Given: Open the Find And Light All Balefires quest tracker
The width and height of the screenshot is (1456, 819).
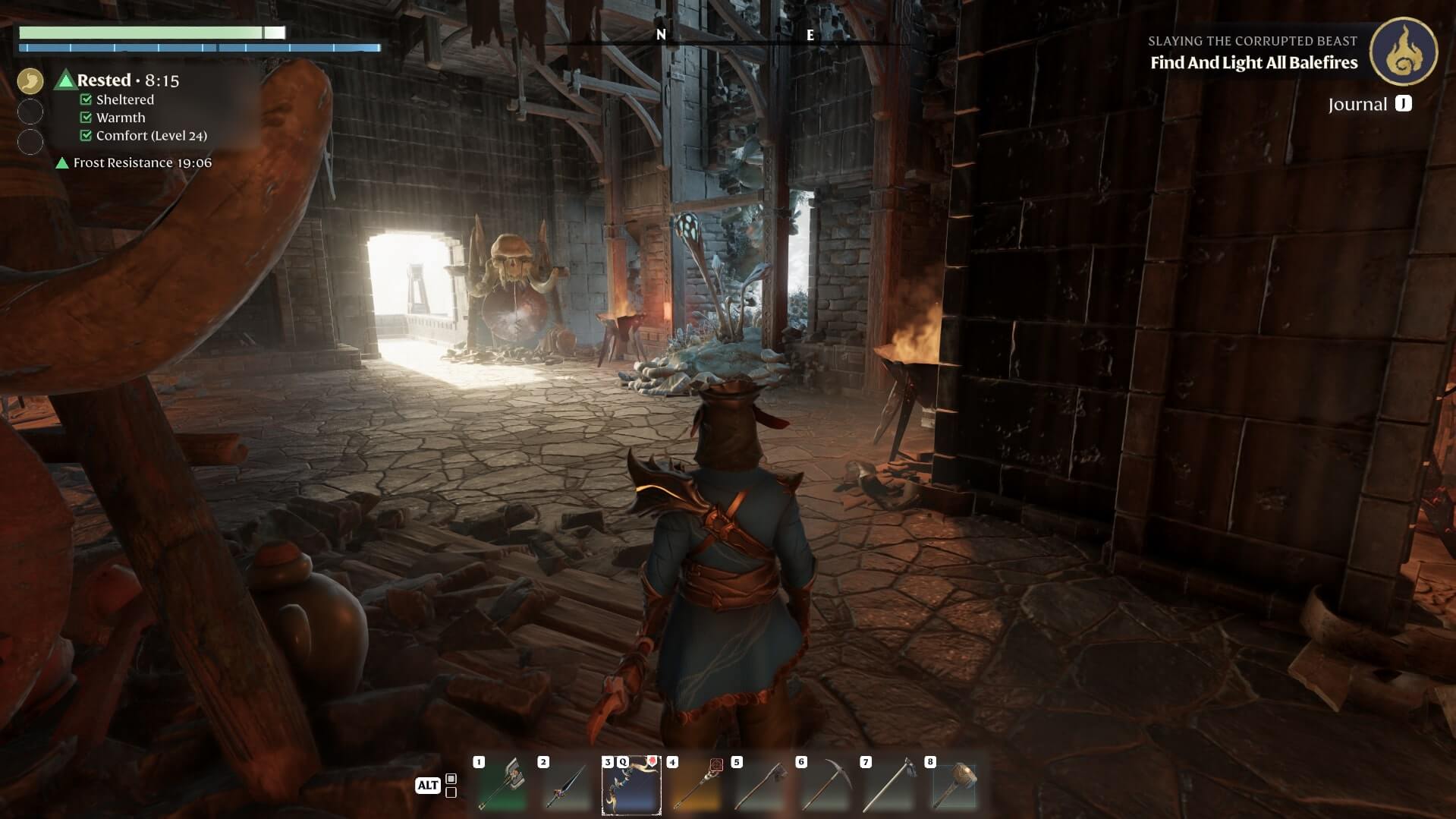Looking at the screenshot, I should [1253, 63].
